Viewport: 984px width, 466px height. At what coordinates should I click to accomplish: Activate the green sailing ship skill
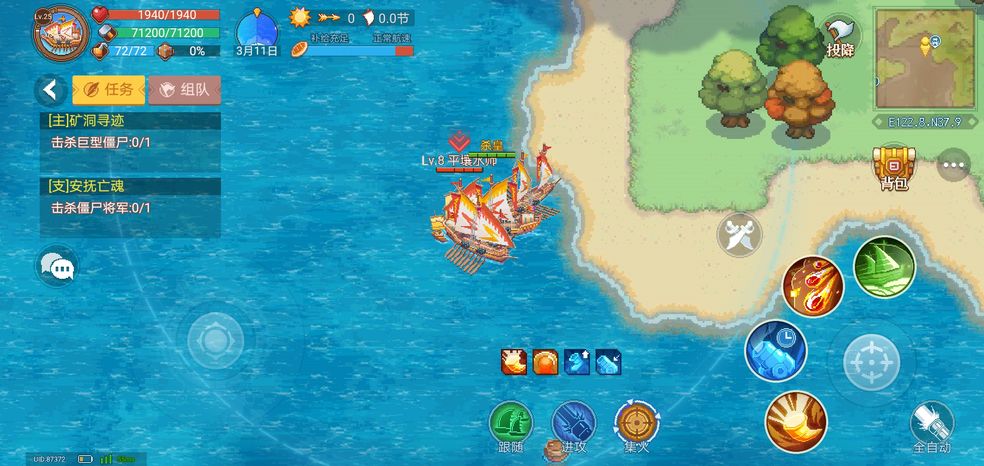coord(884,267)
